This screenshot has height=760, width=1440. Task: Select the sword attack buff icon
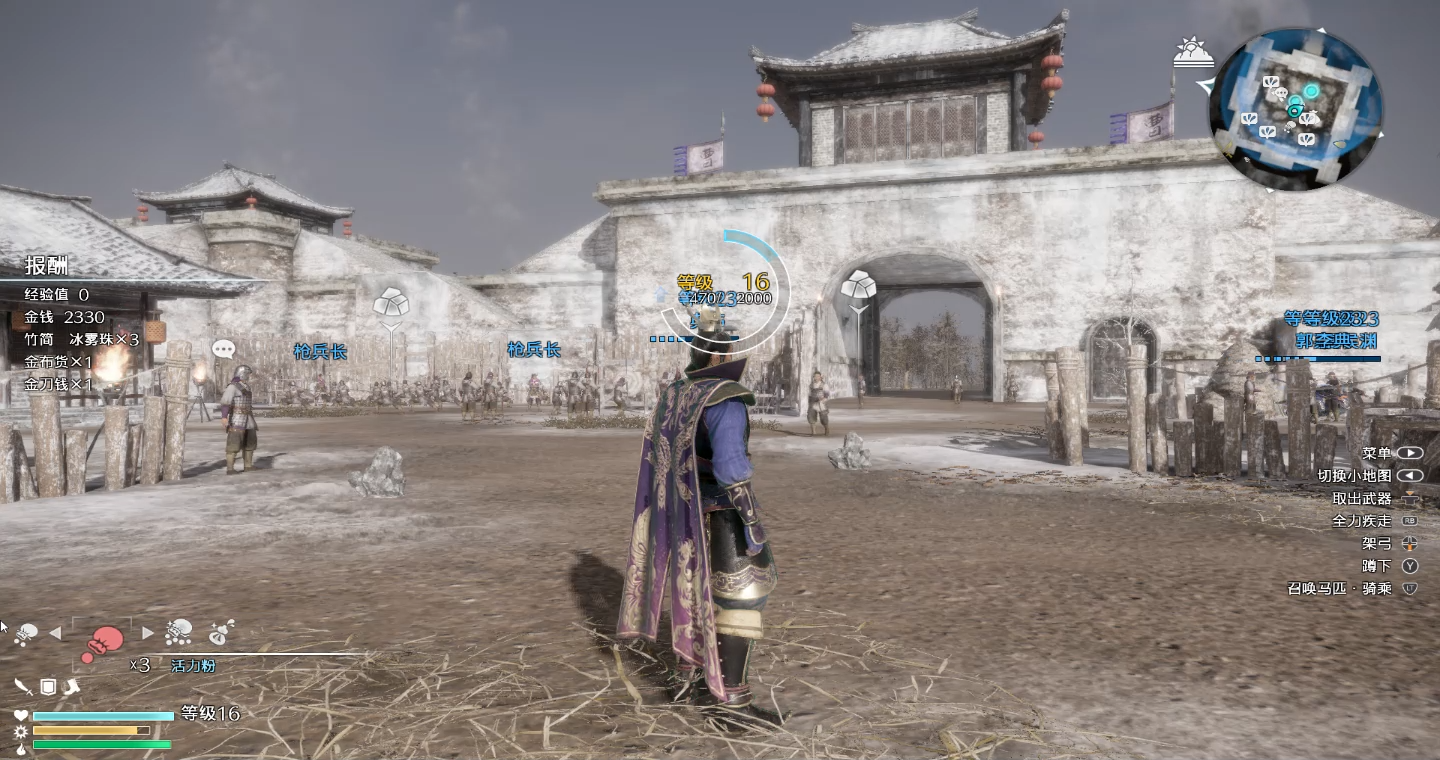click(23, 687)
